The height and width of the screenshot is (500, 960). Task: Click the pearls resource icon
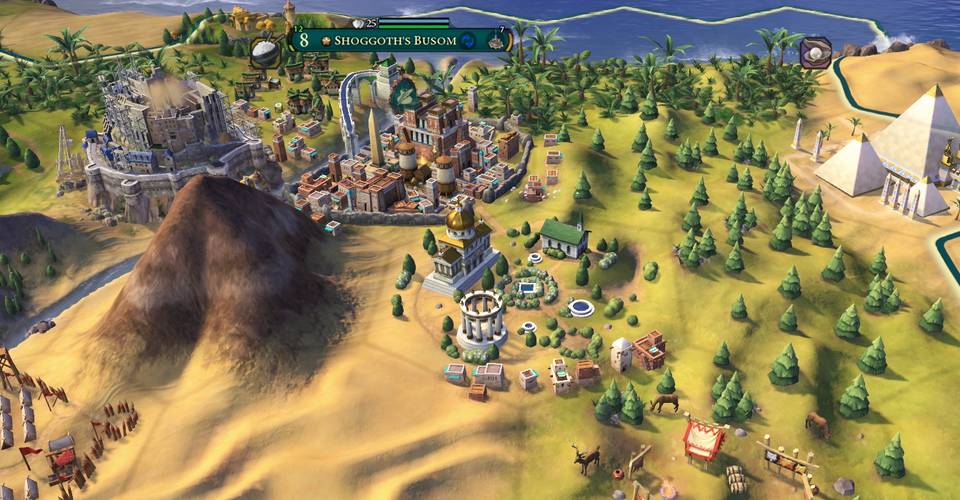pos(818,51)
